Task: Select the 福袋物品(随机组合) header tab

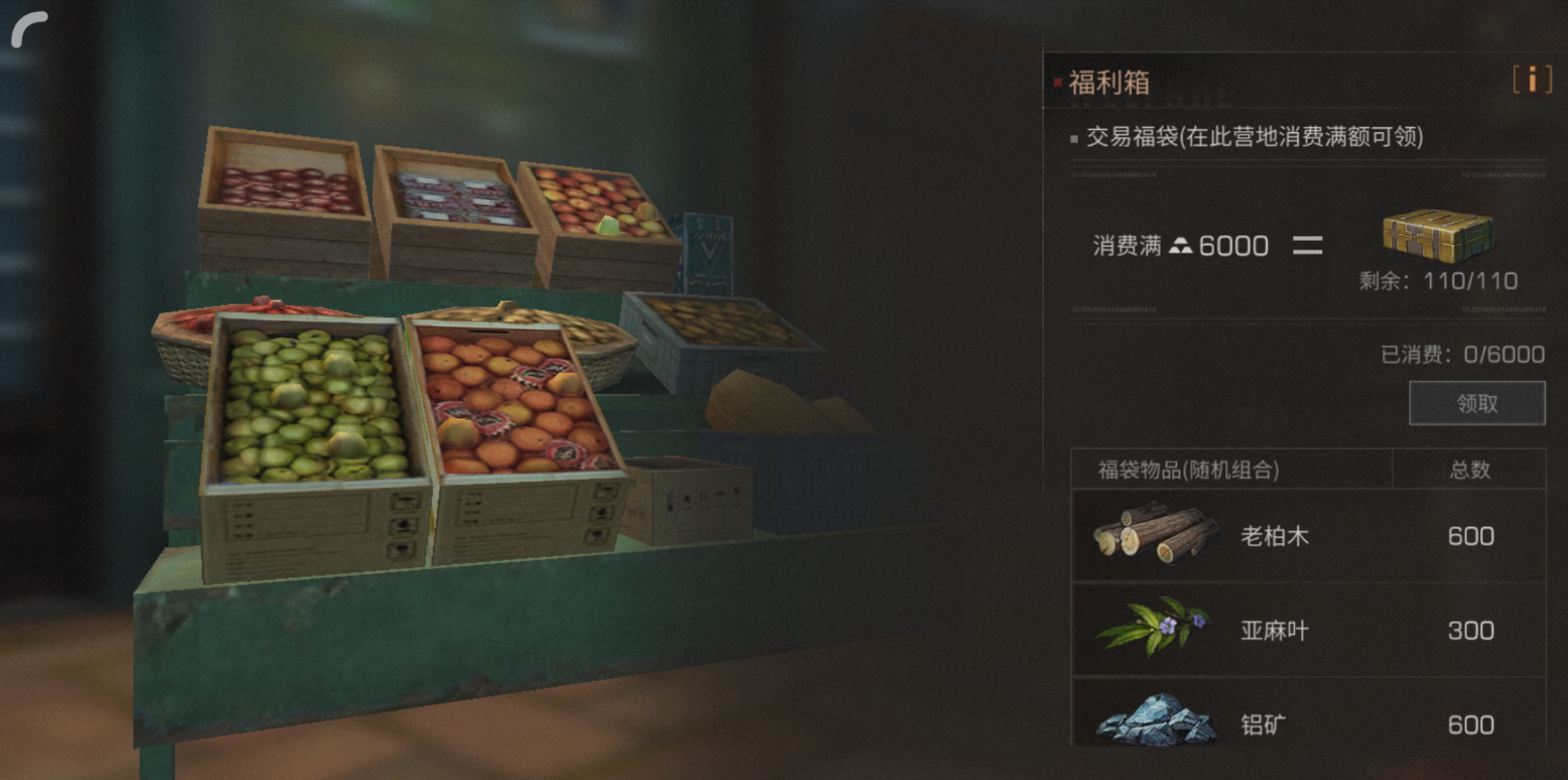Action: point(1189,469)
